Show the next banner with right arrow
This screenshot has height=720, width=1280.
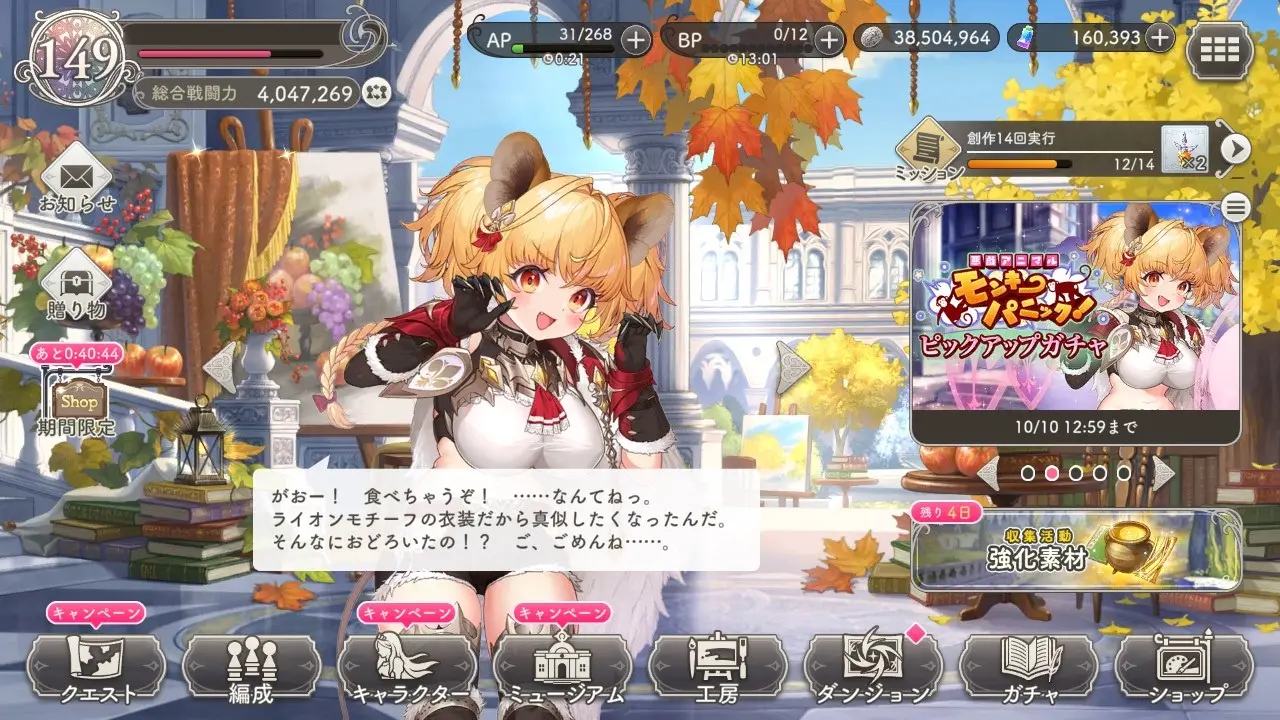1163,472
